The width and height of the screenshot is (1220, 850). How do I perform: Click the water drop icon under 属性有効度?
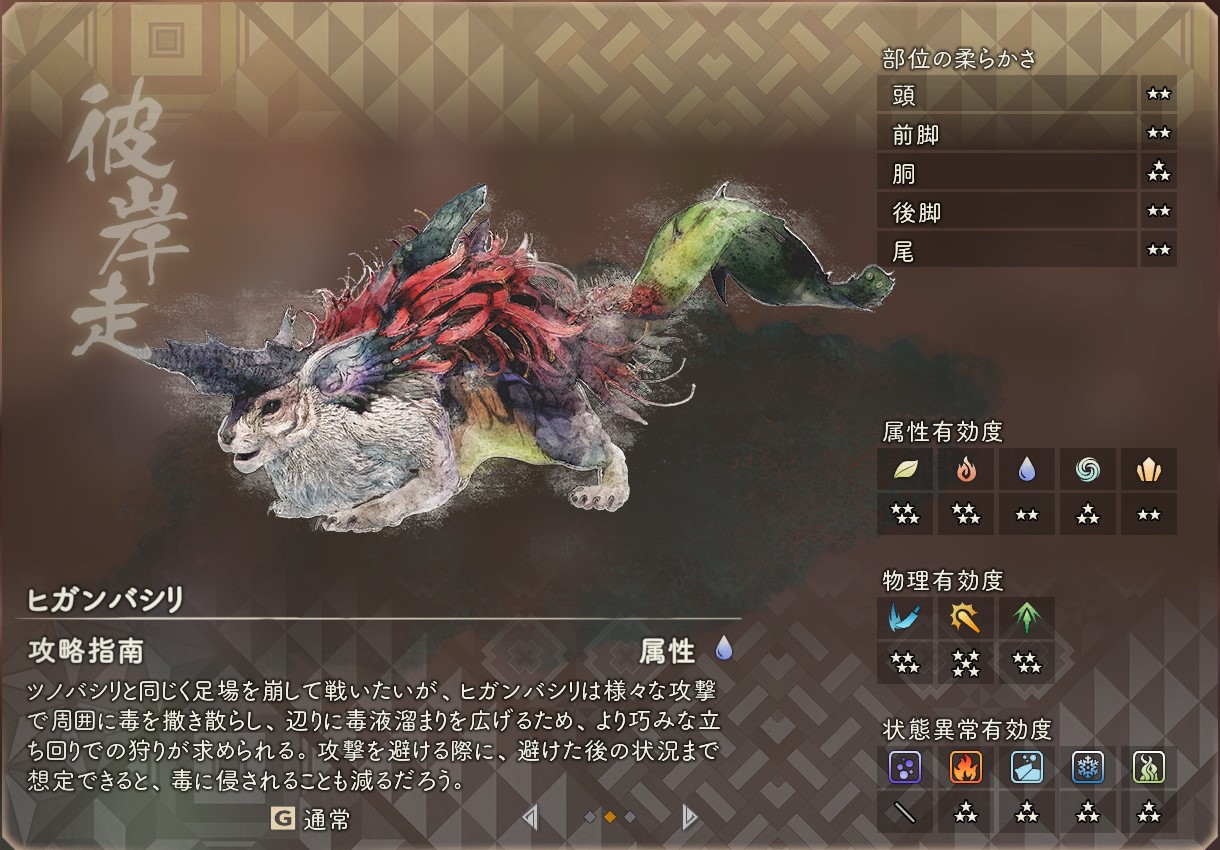1027,469
